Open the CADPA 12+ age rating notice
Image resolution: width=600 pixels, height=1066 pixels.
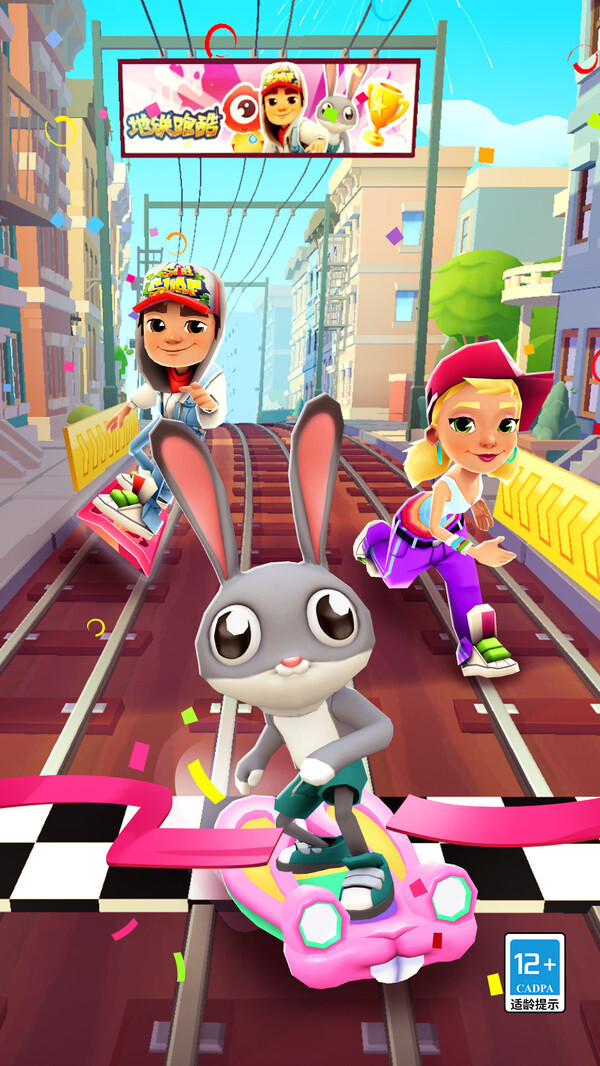(x=534, y=972)
